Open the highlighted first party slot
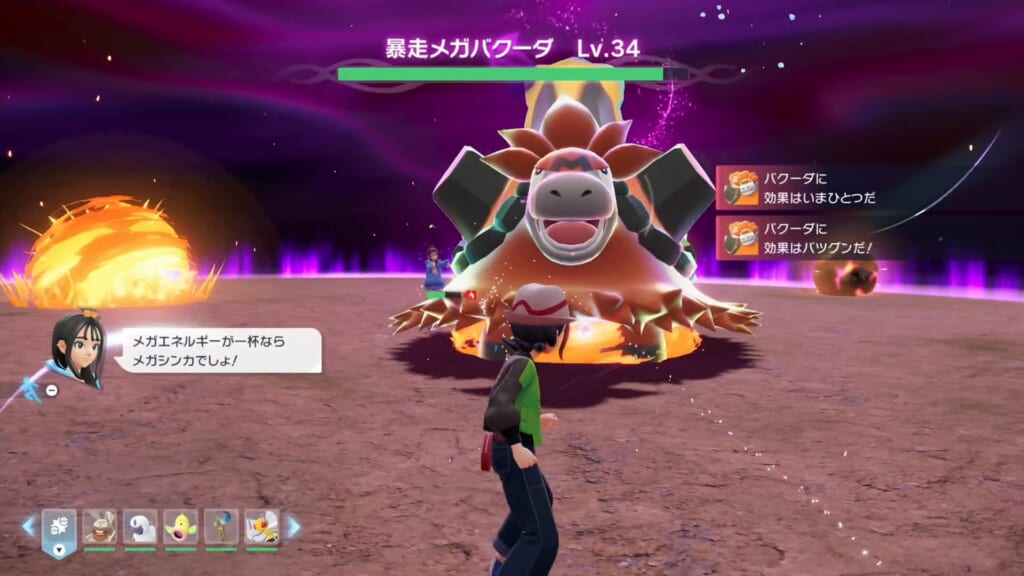Screen dimensions: 1024x576 [x=58, y=528]
